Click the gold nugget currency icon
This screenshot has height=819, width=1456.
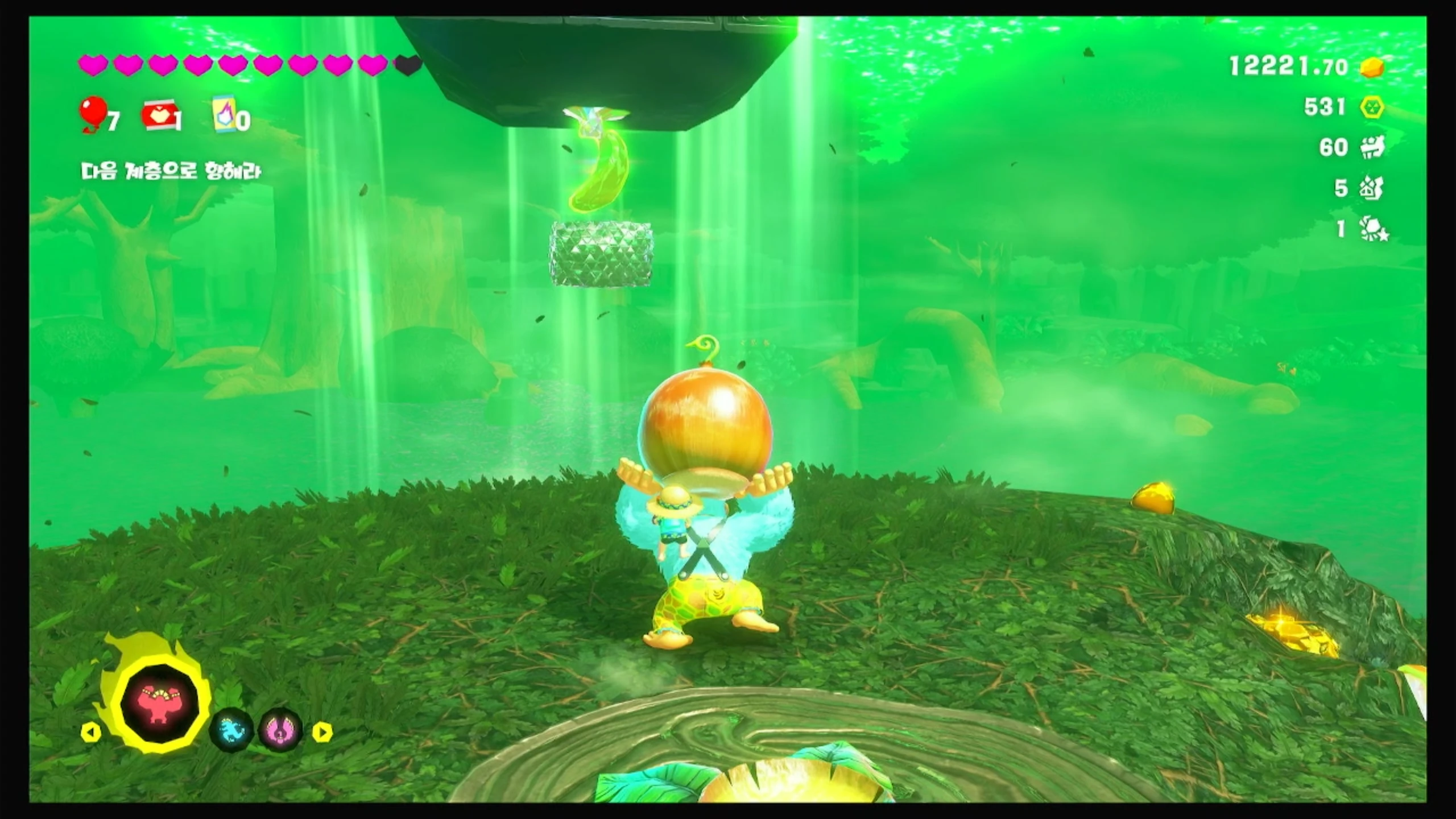(1372, 68)
